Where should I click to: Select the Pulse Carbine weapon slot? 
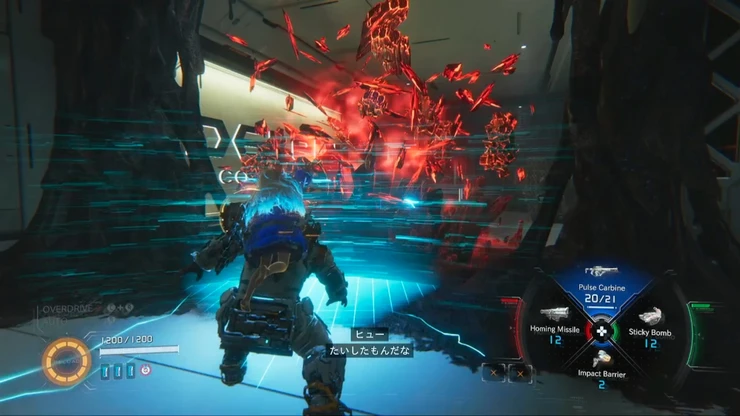pyautogui.click(x=600, y=288)
